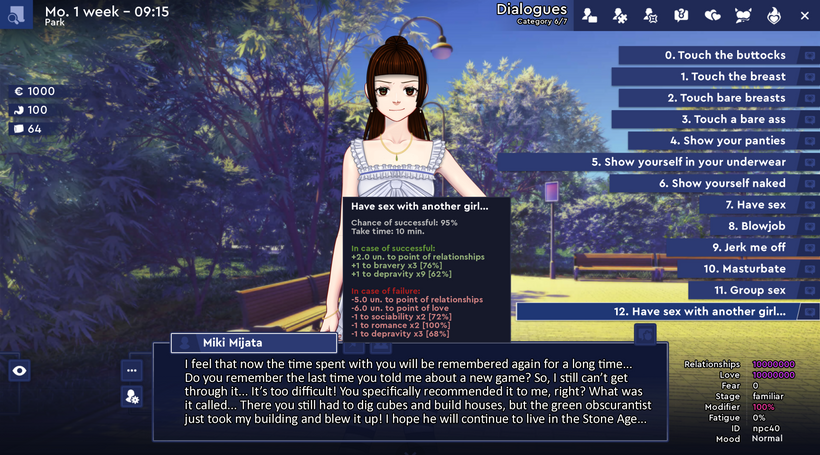Screen dimensions: 820x455
Task: Open the double hearts dialogue category
Action: click(712, 15)
